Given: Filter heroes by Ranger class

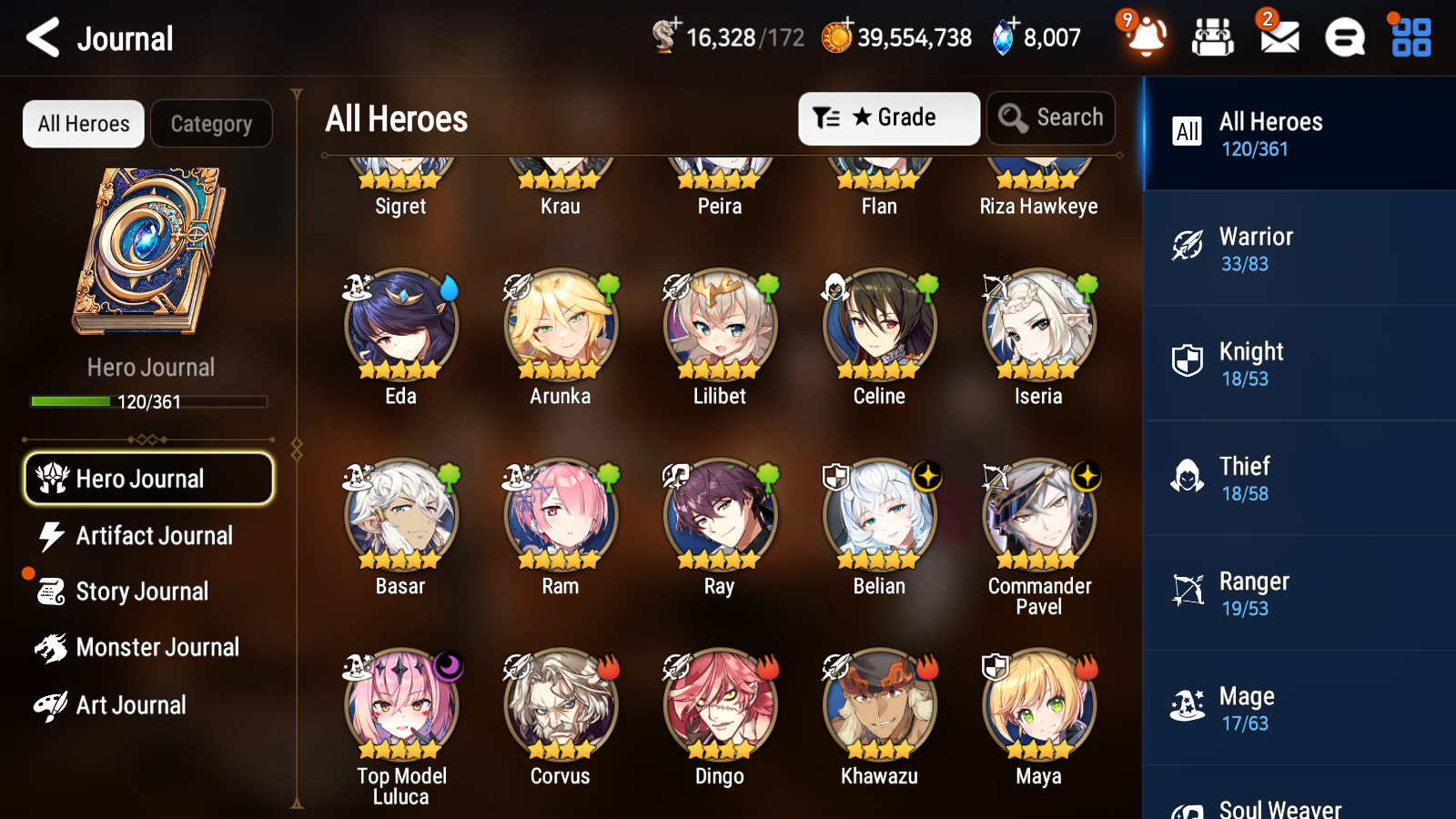Looking at the screenshot, I should point(1292,594).
